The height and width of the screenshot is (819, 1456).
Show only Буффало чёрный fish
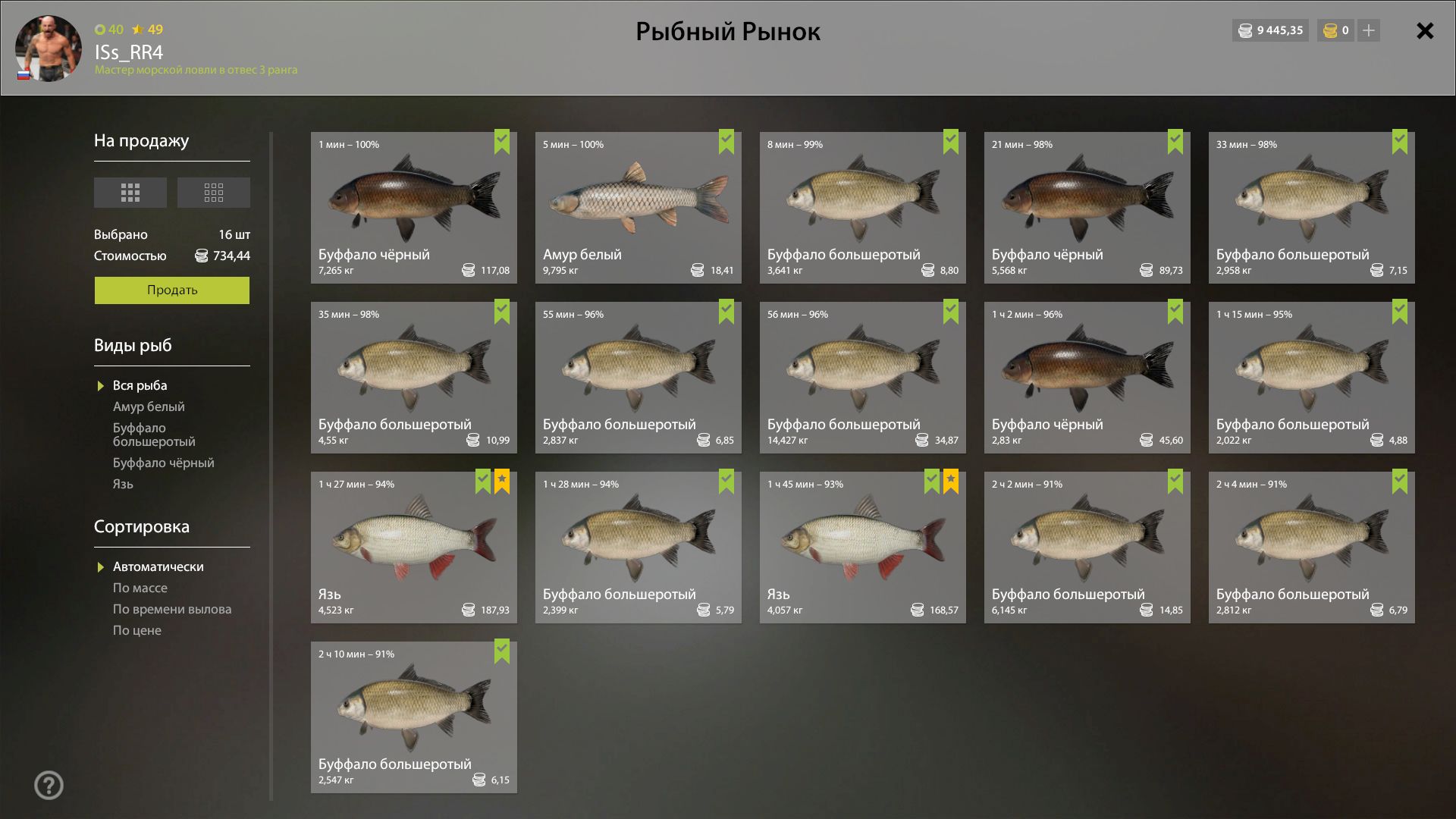pyautogui.click(x=163, y=463)
